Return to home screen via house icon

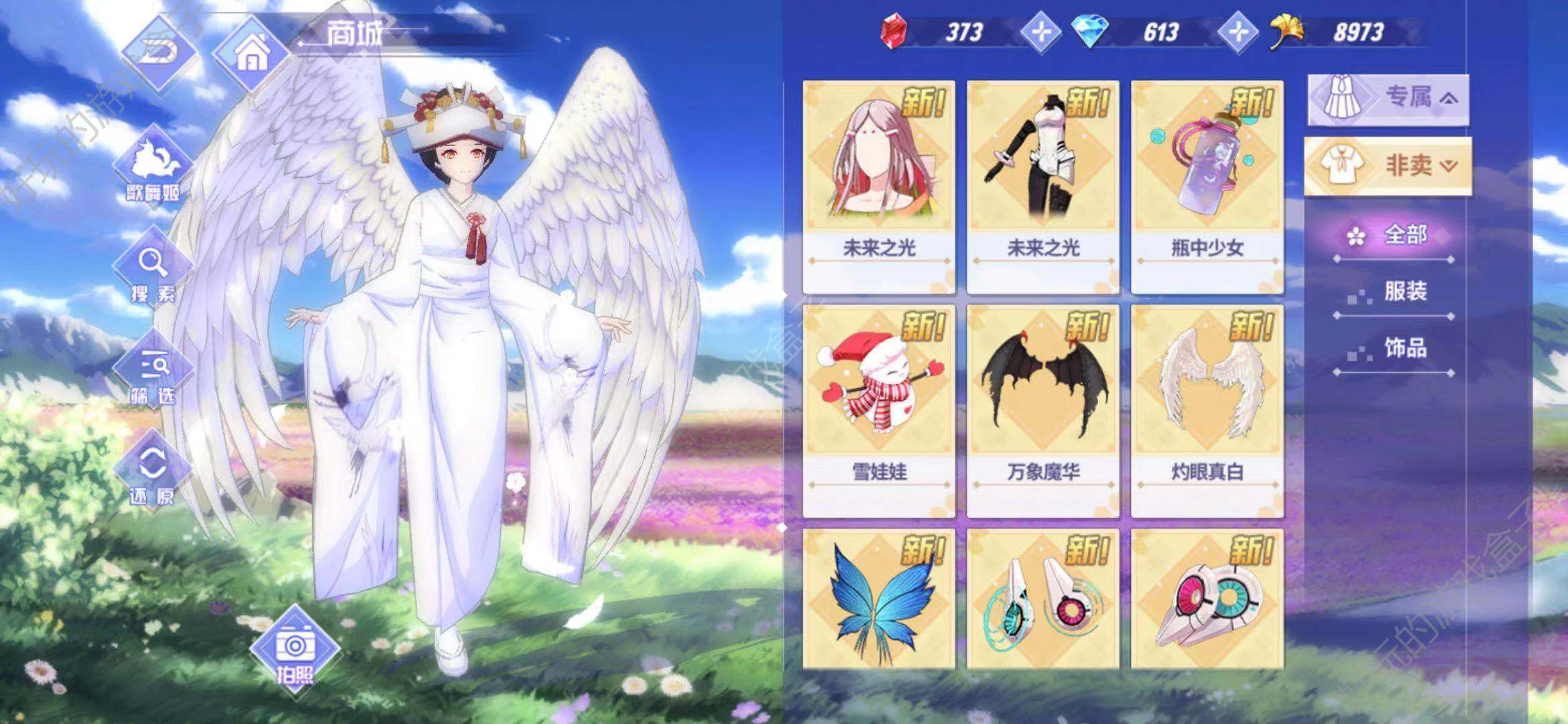251,53
